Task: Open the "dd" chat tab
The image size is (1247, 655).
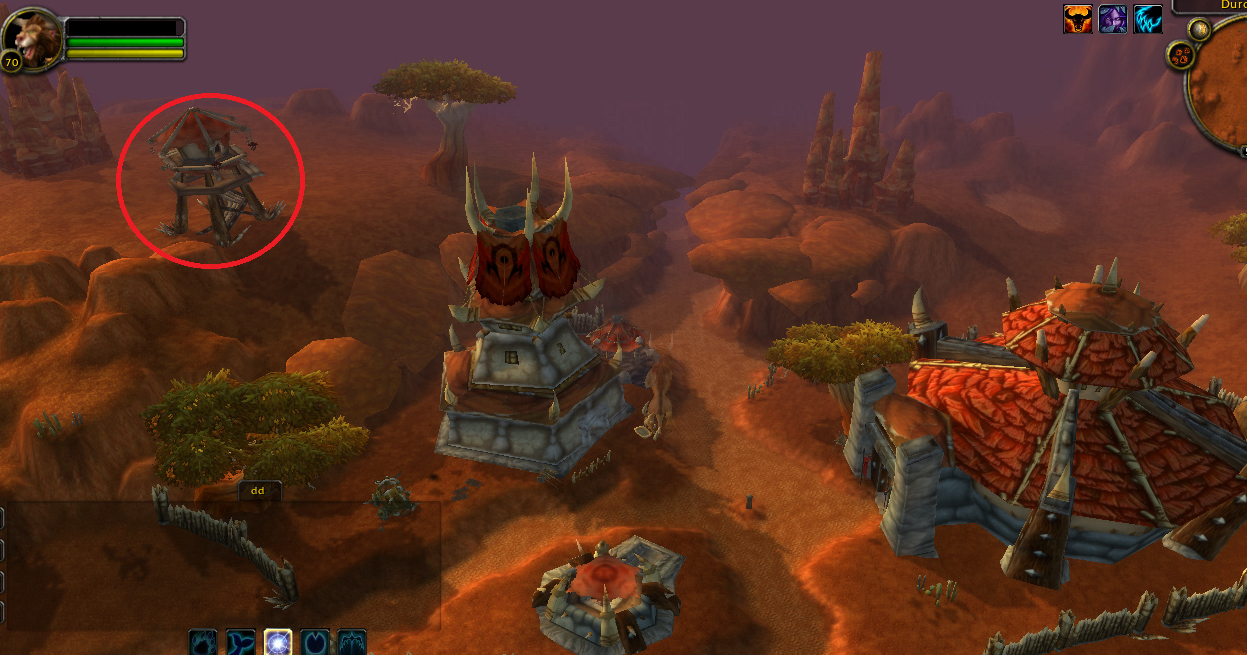Action: (x=258, y=491)
